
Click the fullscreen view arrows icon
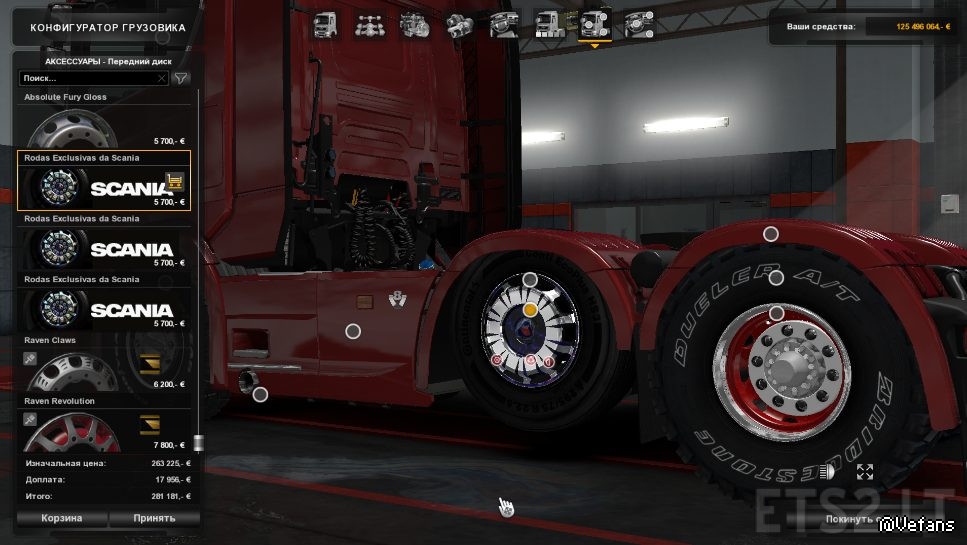click(x=865, y=472)
